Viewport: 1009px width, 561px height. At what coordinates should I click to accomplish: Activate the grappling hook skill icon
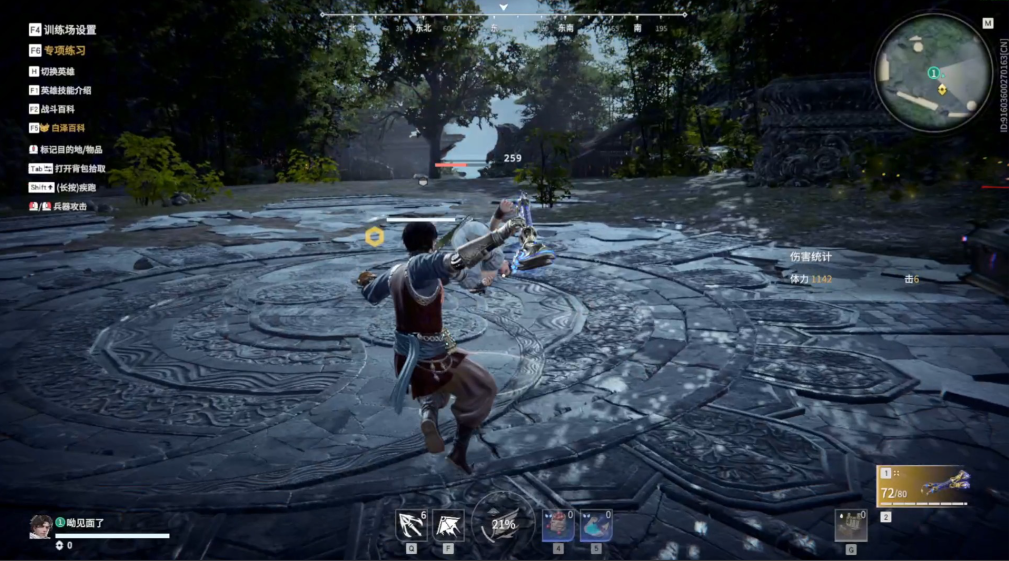point(411,525)
